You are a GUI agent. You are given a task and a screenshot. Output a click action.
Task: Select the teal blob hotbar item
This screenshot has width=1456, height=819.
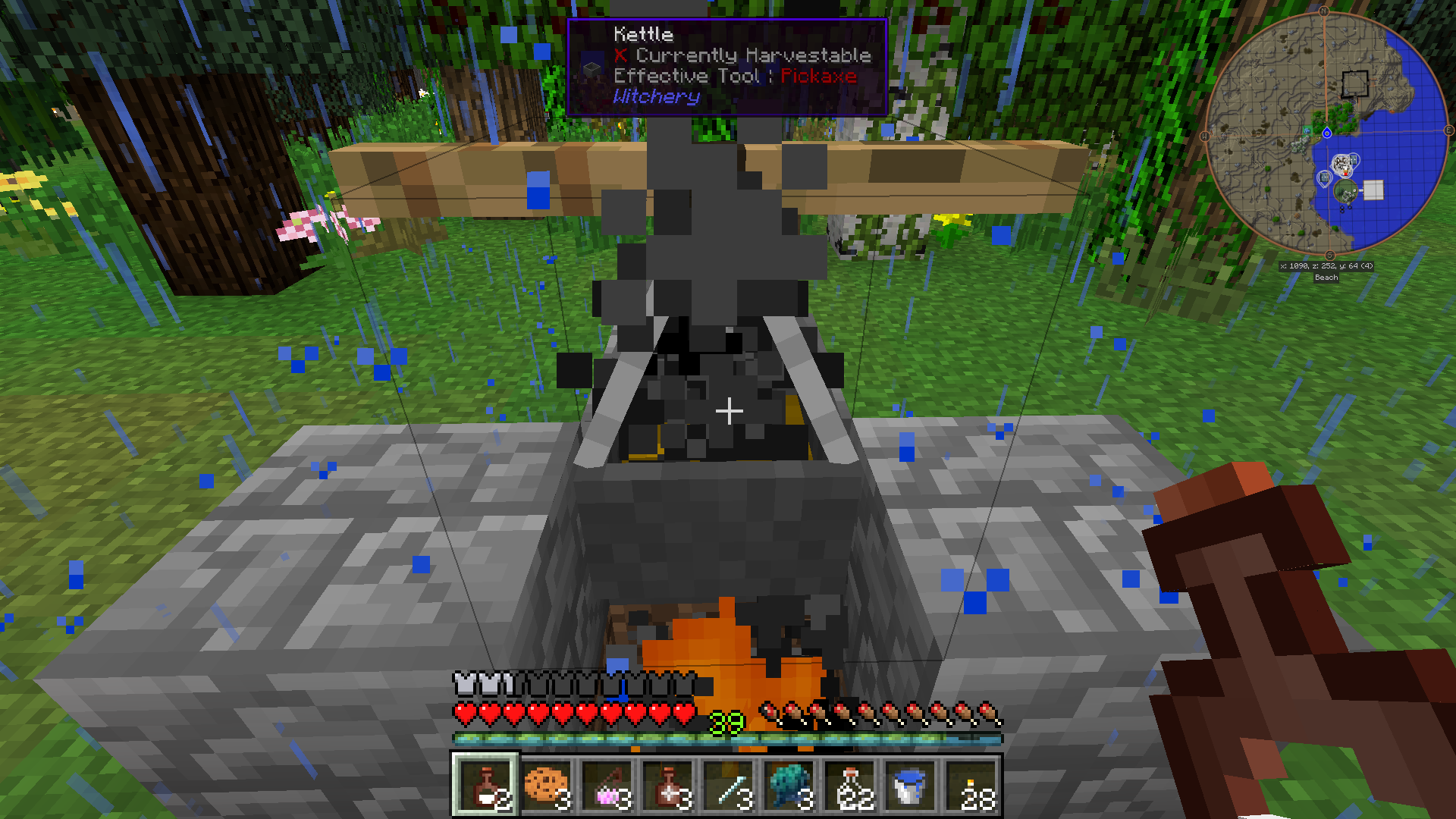[789, 786]
